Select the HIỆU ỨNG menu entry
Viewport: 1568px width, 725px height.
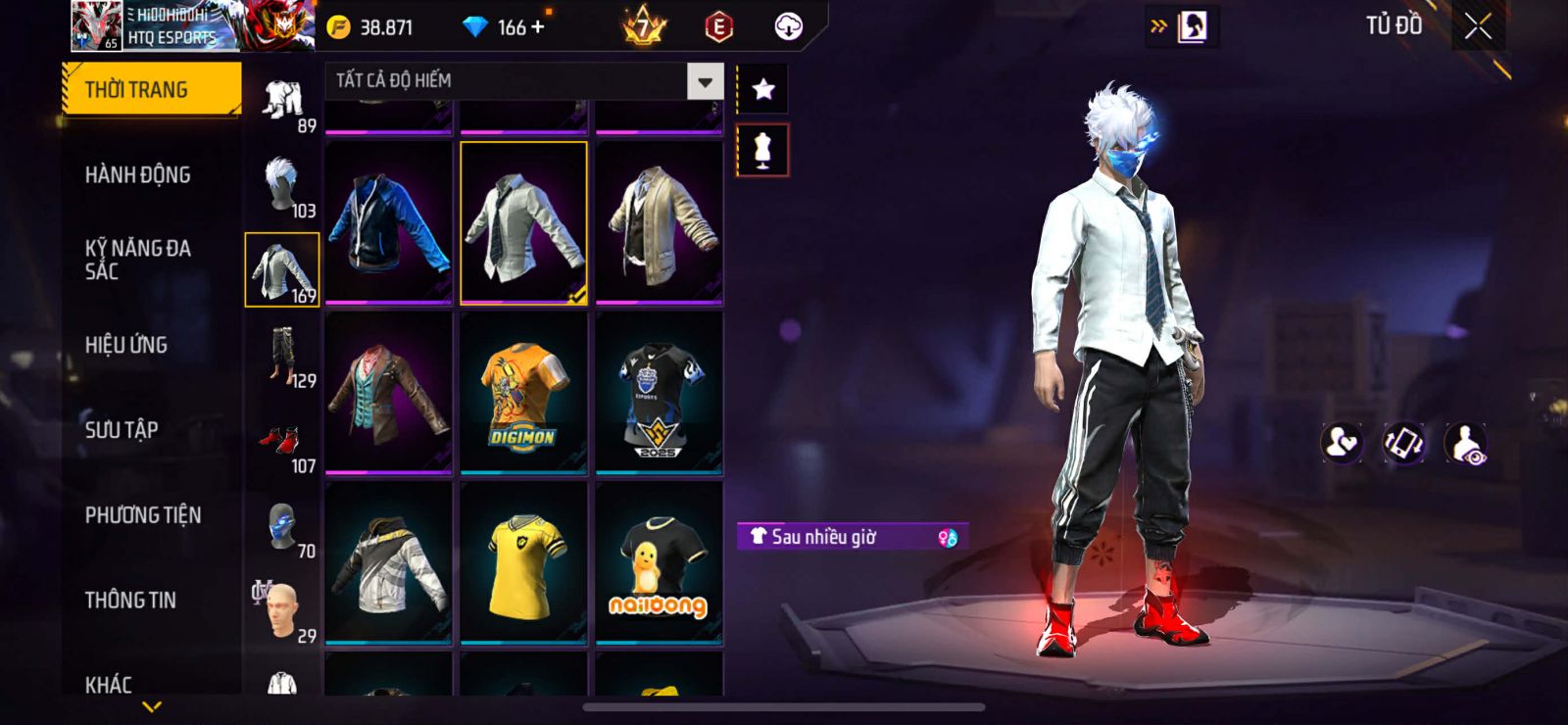126,345
